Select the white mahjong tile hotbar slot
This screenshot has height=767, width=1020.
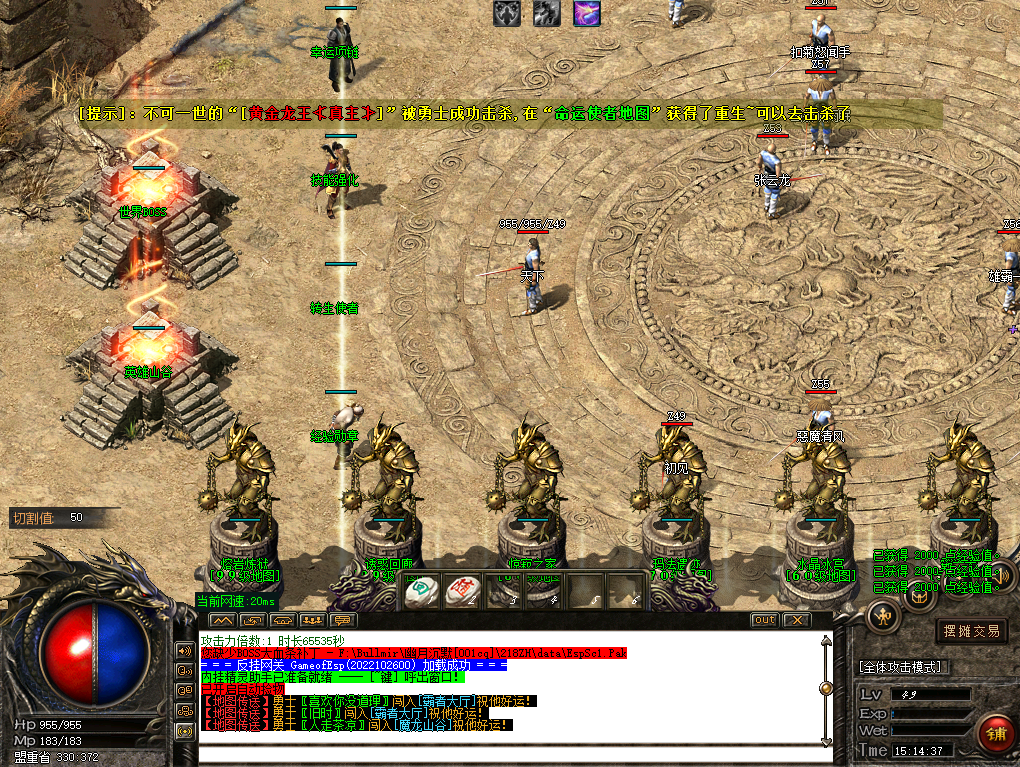point(421,591)
